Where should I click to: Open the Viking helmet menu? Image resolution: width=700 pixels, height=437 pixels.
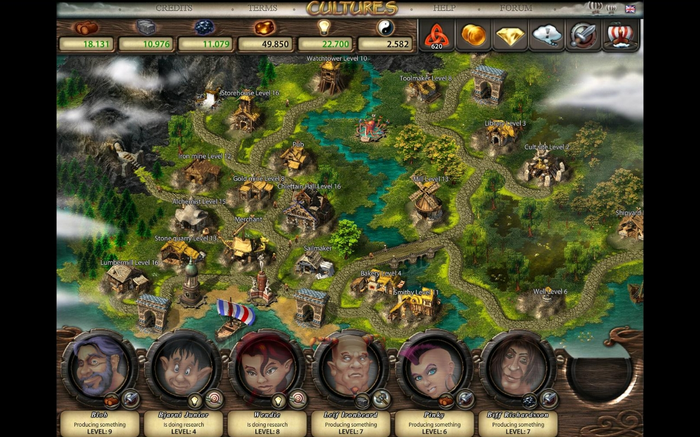(x=621, y=36)
